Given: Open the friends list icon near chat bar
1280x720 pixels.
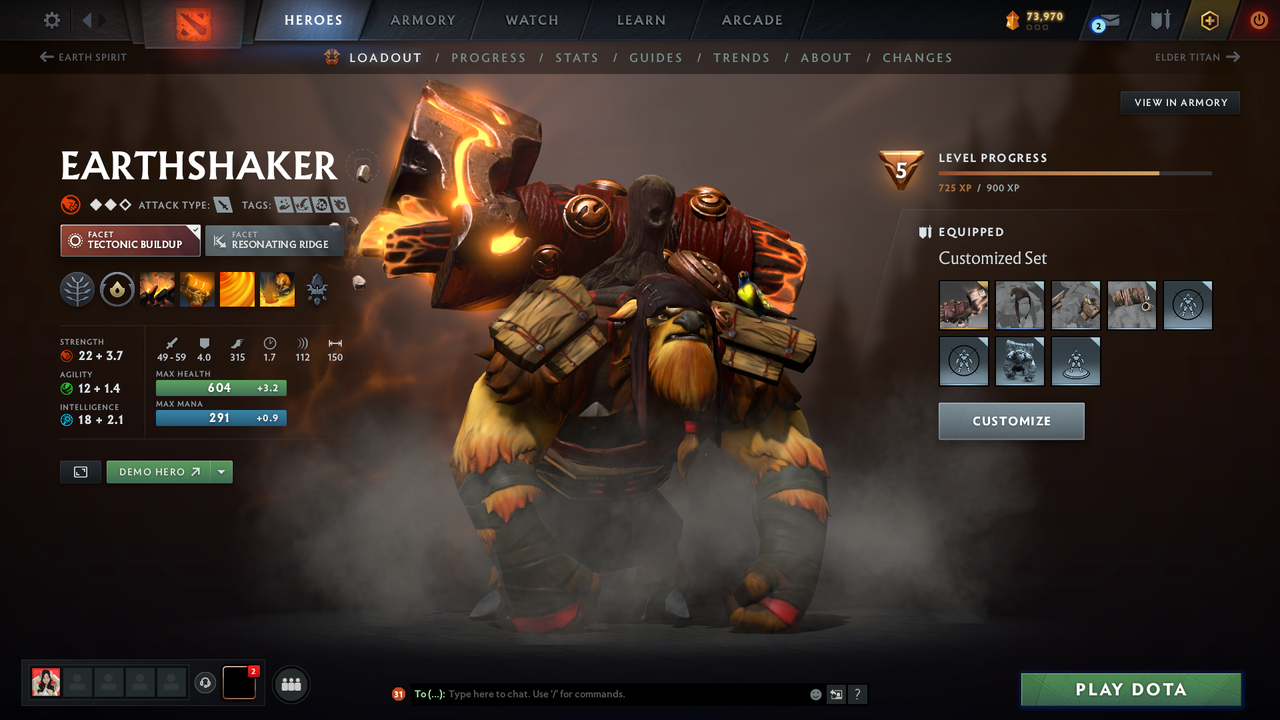Looking at the screenshot, I should [x=290, y=683].
